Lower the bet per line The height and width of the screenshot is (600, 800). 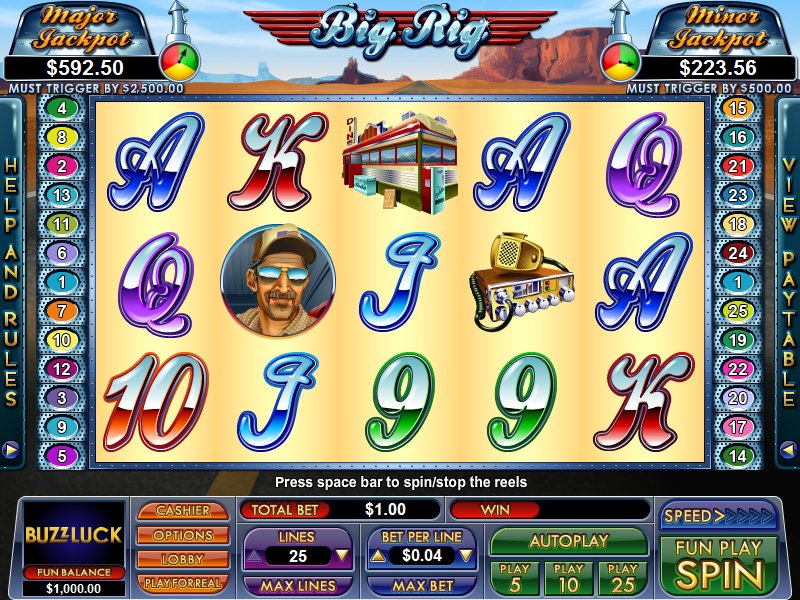[466, 554]
